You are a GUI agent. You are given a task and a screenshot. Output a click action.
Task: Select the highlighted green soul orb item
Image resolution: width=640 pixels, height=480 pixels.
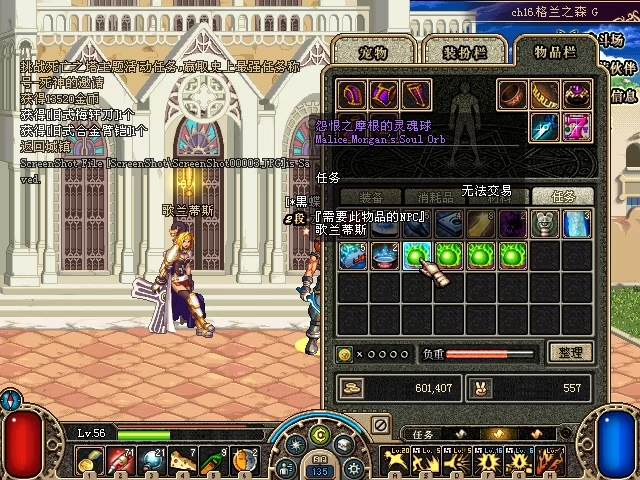click(416, 255)
